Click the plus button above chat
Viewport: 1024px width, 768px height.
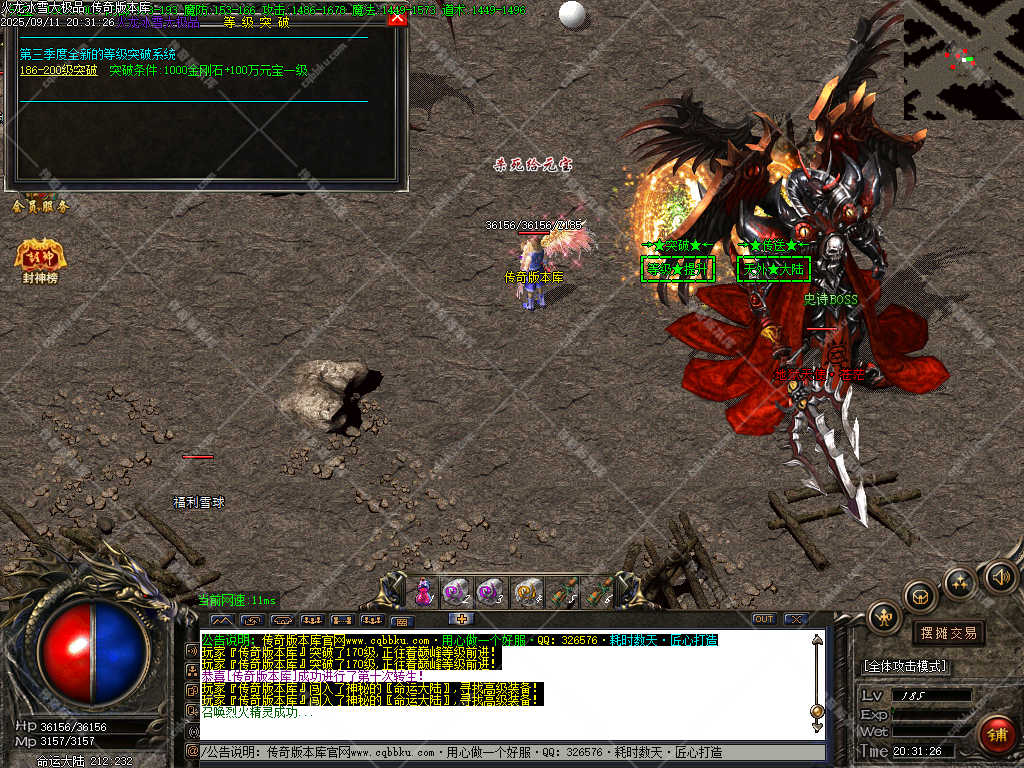click(x=460, y=619)
